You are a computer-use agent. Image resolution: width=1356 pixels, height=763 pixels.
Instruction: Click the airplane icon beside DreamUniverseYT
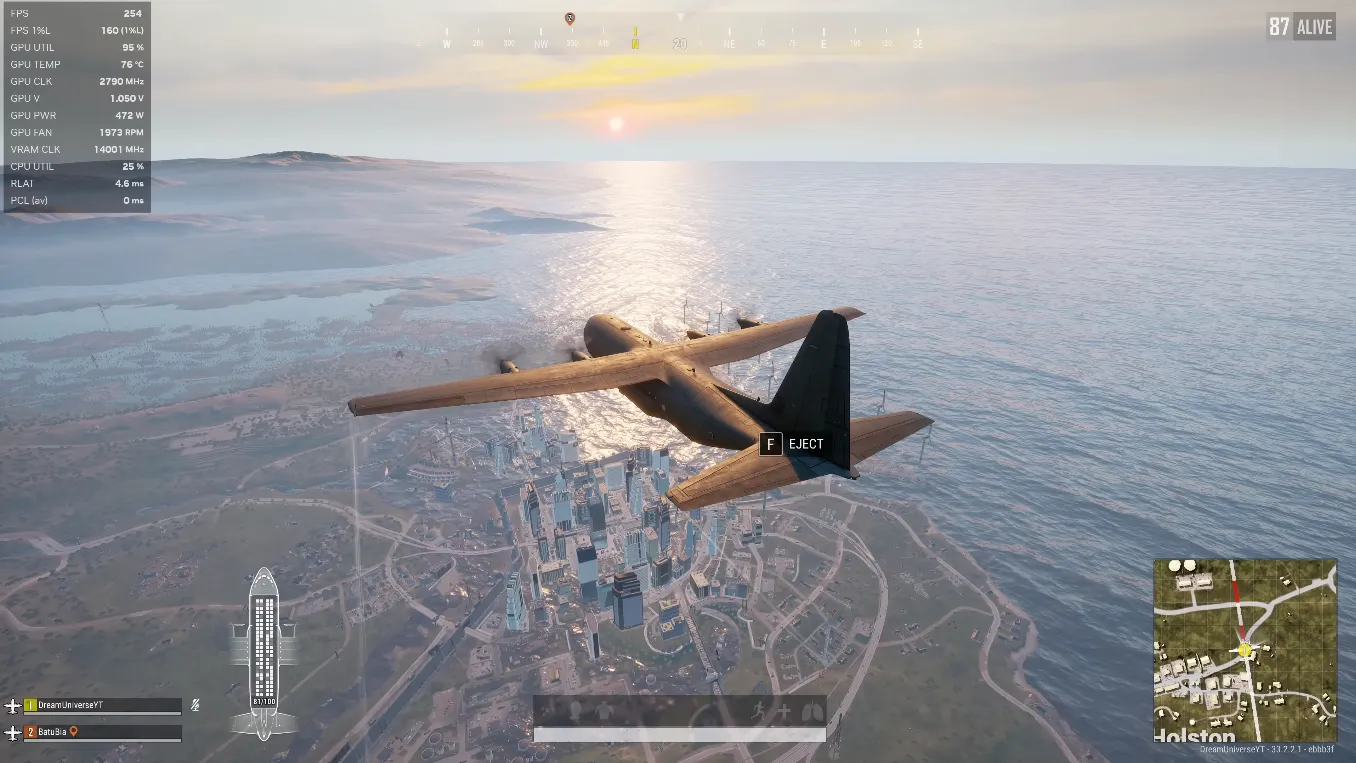coord(13,705)
